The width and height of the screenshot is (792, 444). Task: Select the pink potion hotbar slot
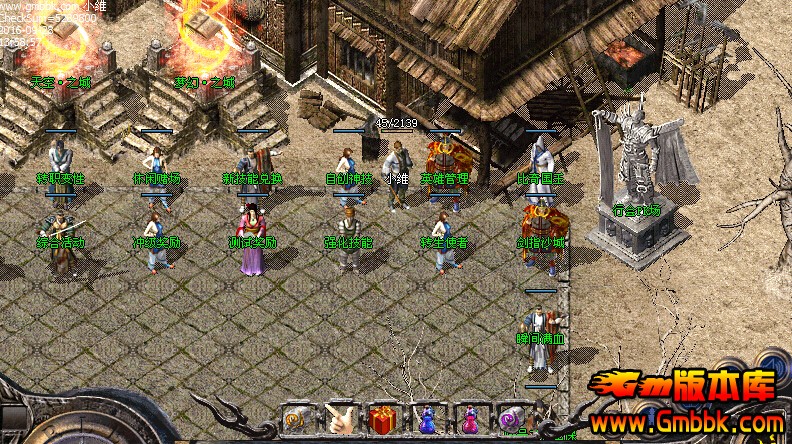pyautogui.click(x=469, y=419)
